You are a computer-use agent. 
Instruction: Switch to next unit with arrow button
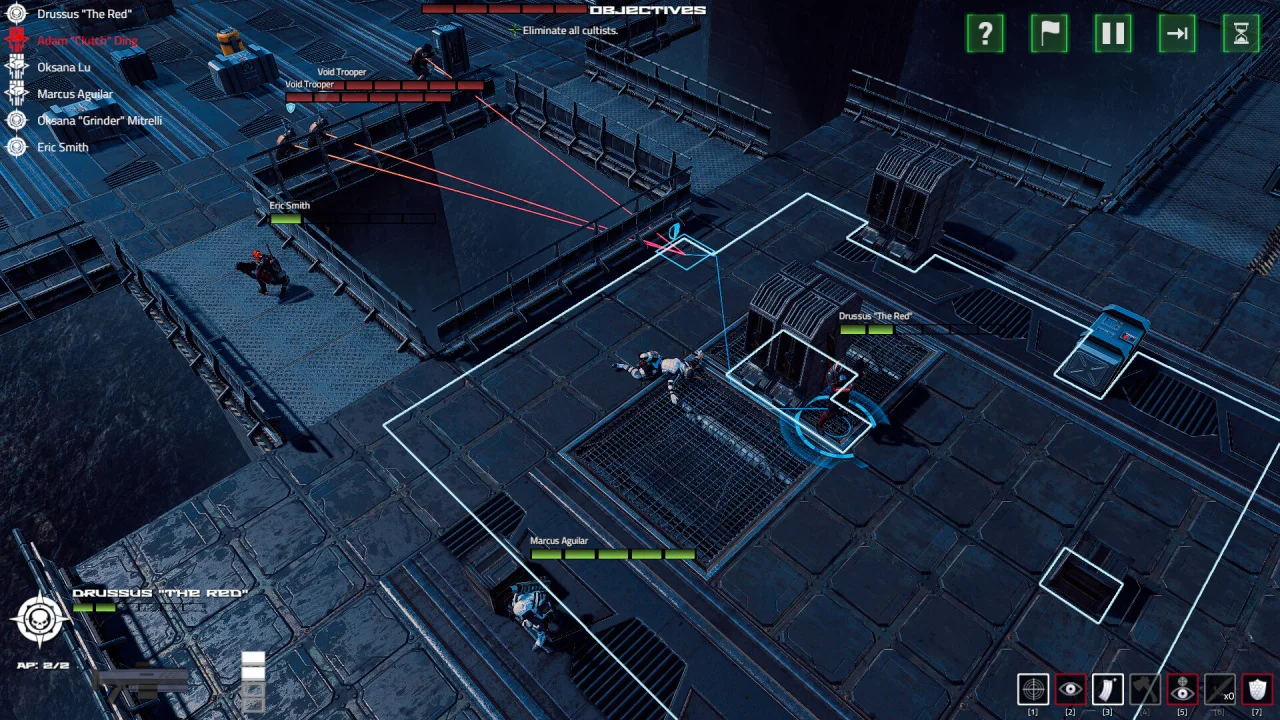[x=1177, y=34]
